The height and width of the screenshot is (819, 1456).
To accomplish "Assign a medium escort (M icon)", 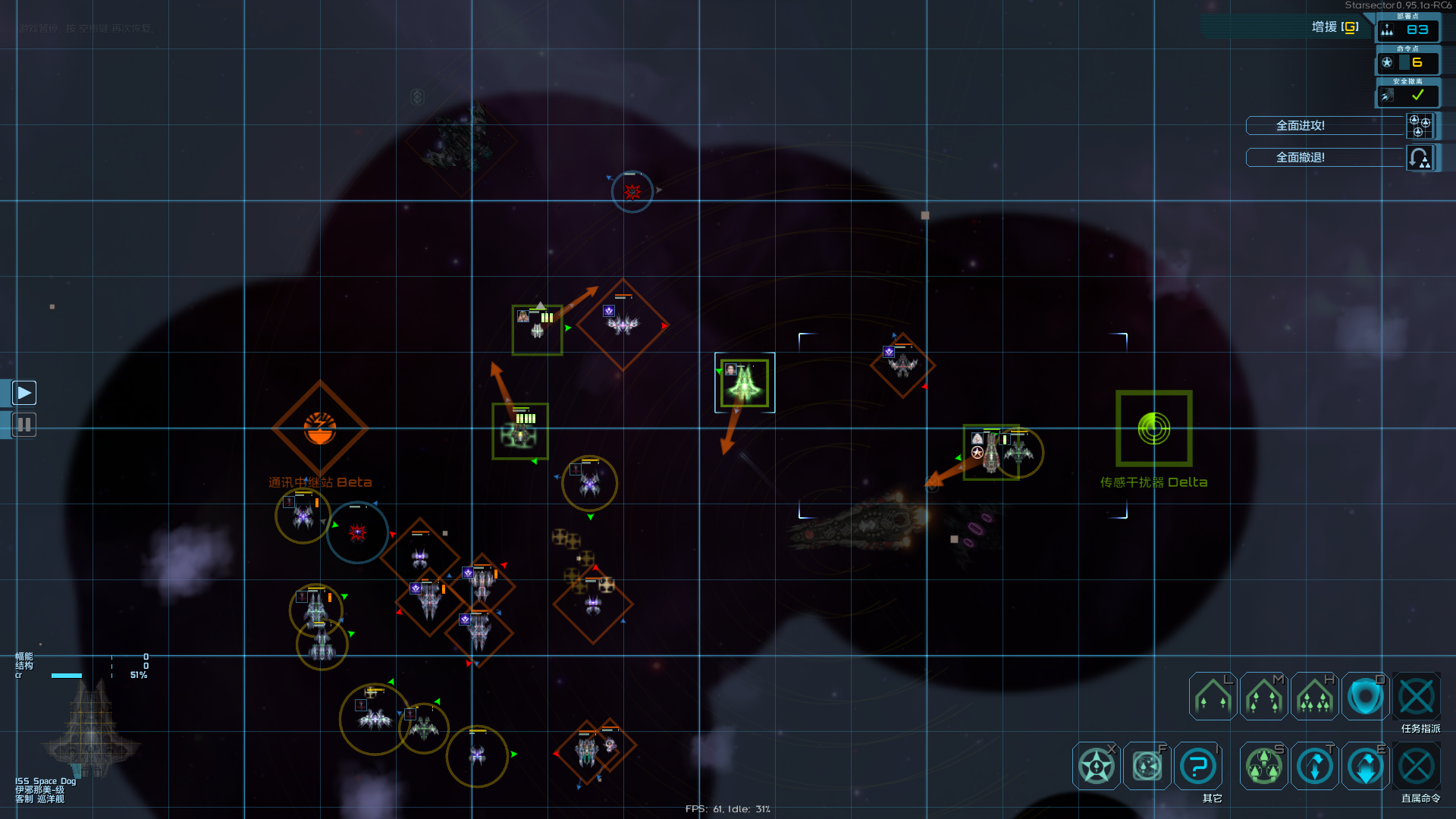I will pyautogui.click(x=1263, y=696).
